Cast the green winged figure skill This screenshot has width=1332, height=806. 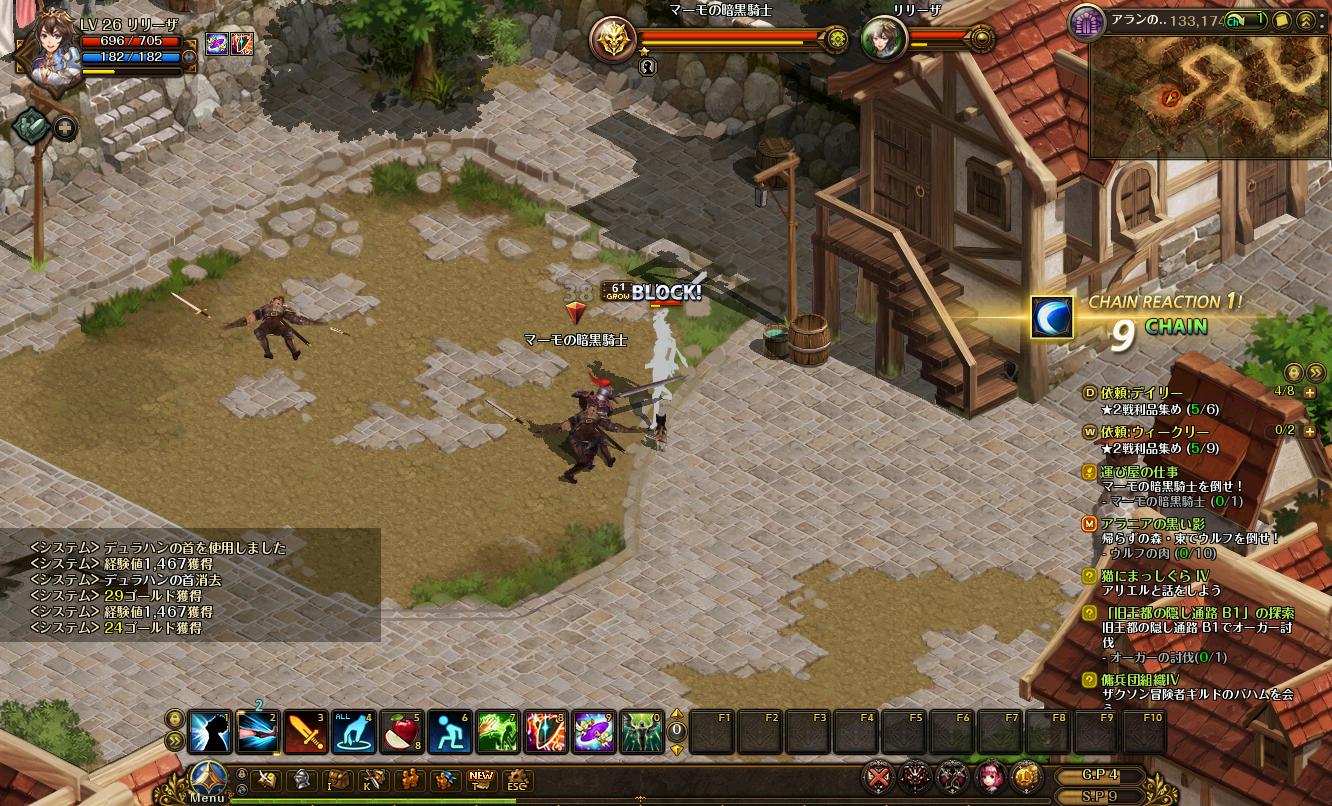point(642,732)
